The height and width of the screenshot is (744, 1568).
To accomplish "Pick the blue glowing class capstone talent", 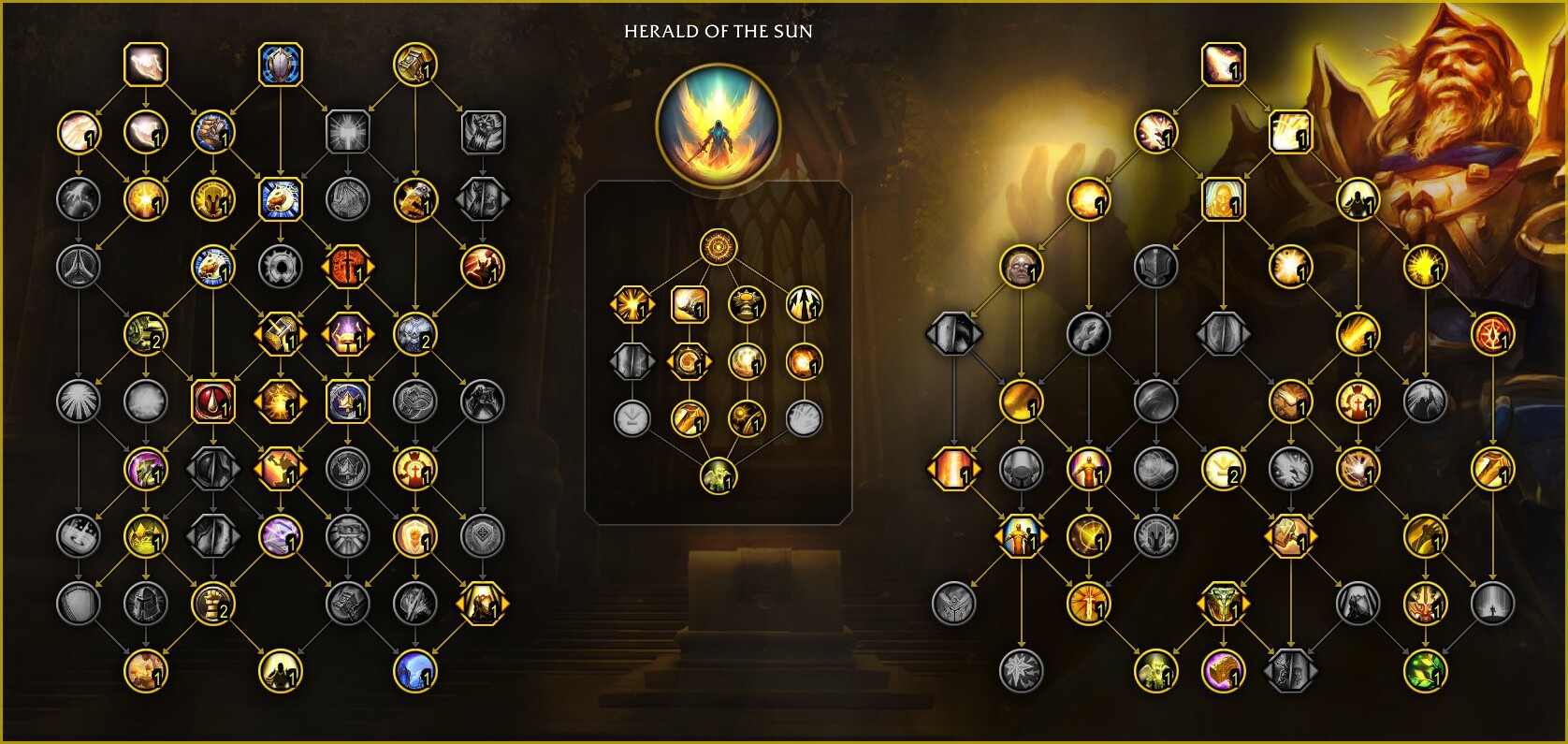I will pos(415,670).
